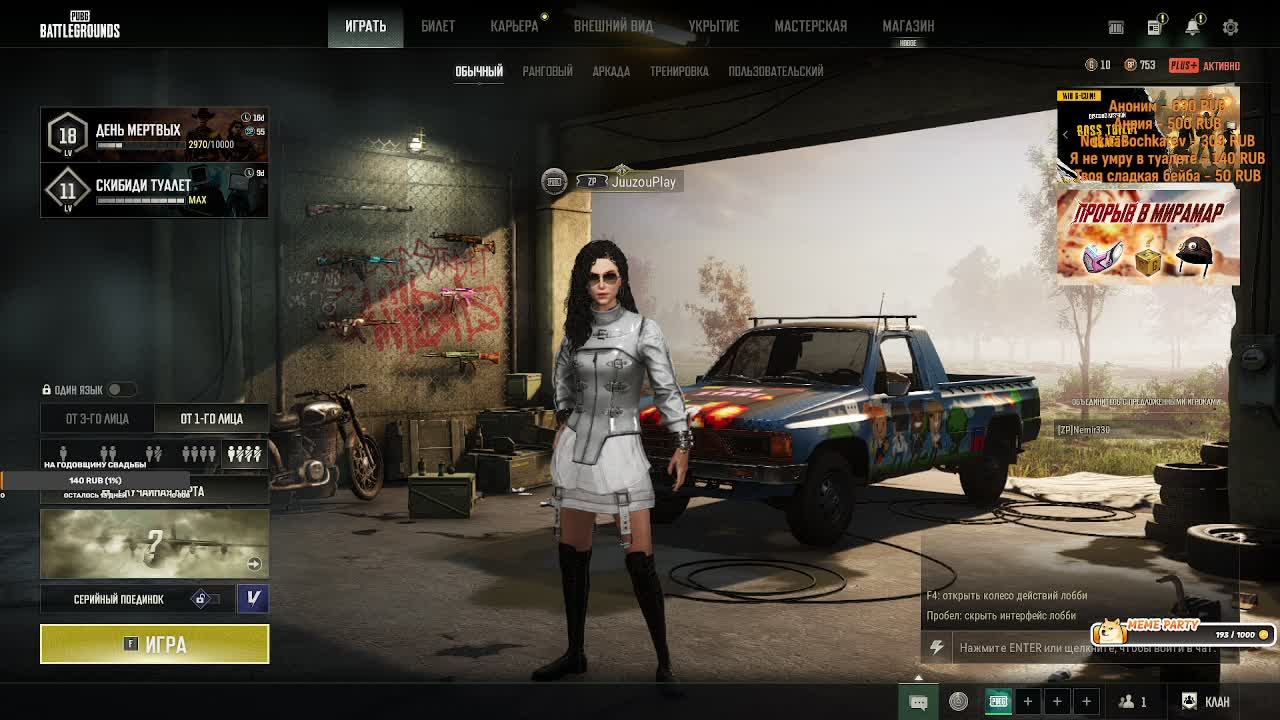Select the mystery map card with question mark
This screenshot has width=1280, height=720.
pyautogui.click(x=155, y=543)
